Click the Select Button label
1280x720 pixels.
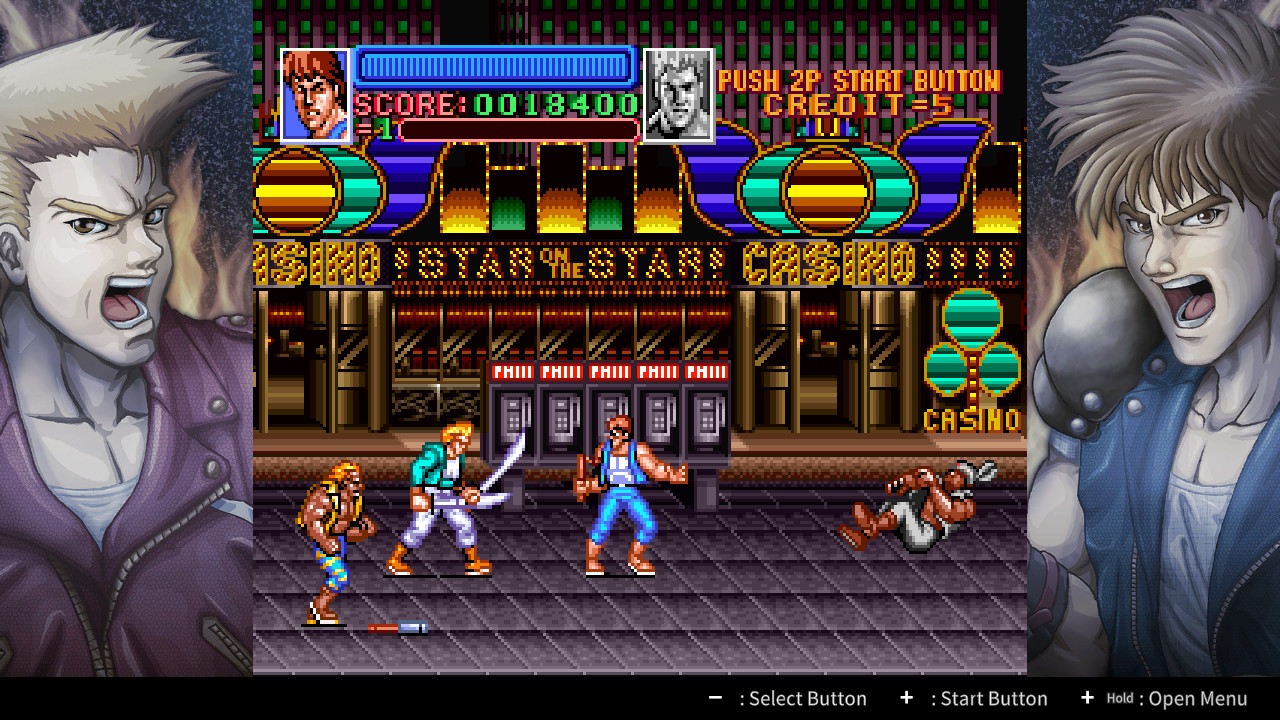point(806,698)
